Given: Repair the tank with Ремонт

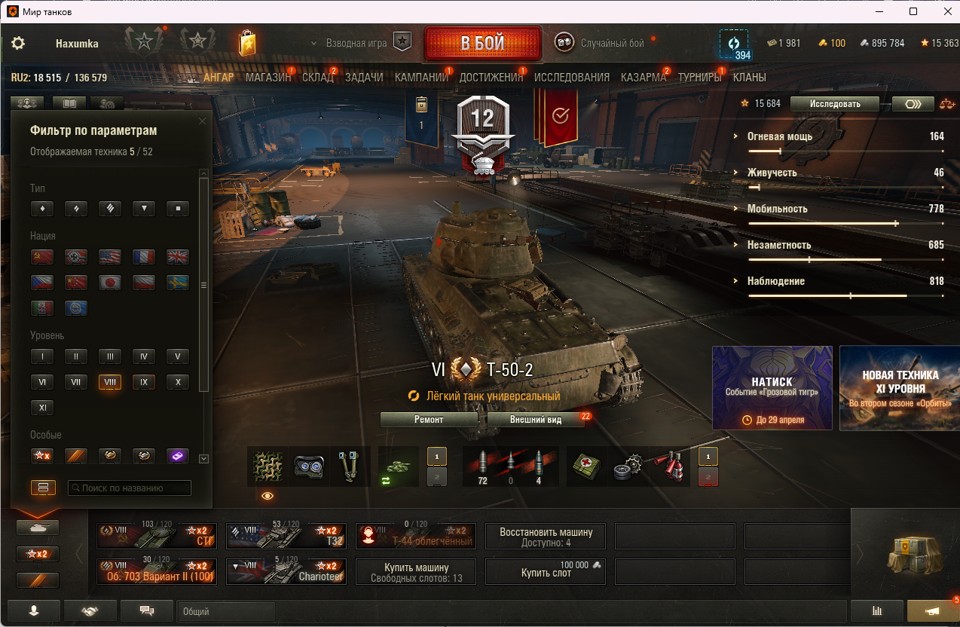Looking at the screenshot, I should tap(429, 420).
